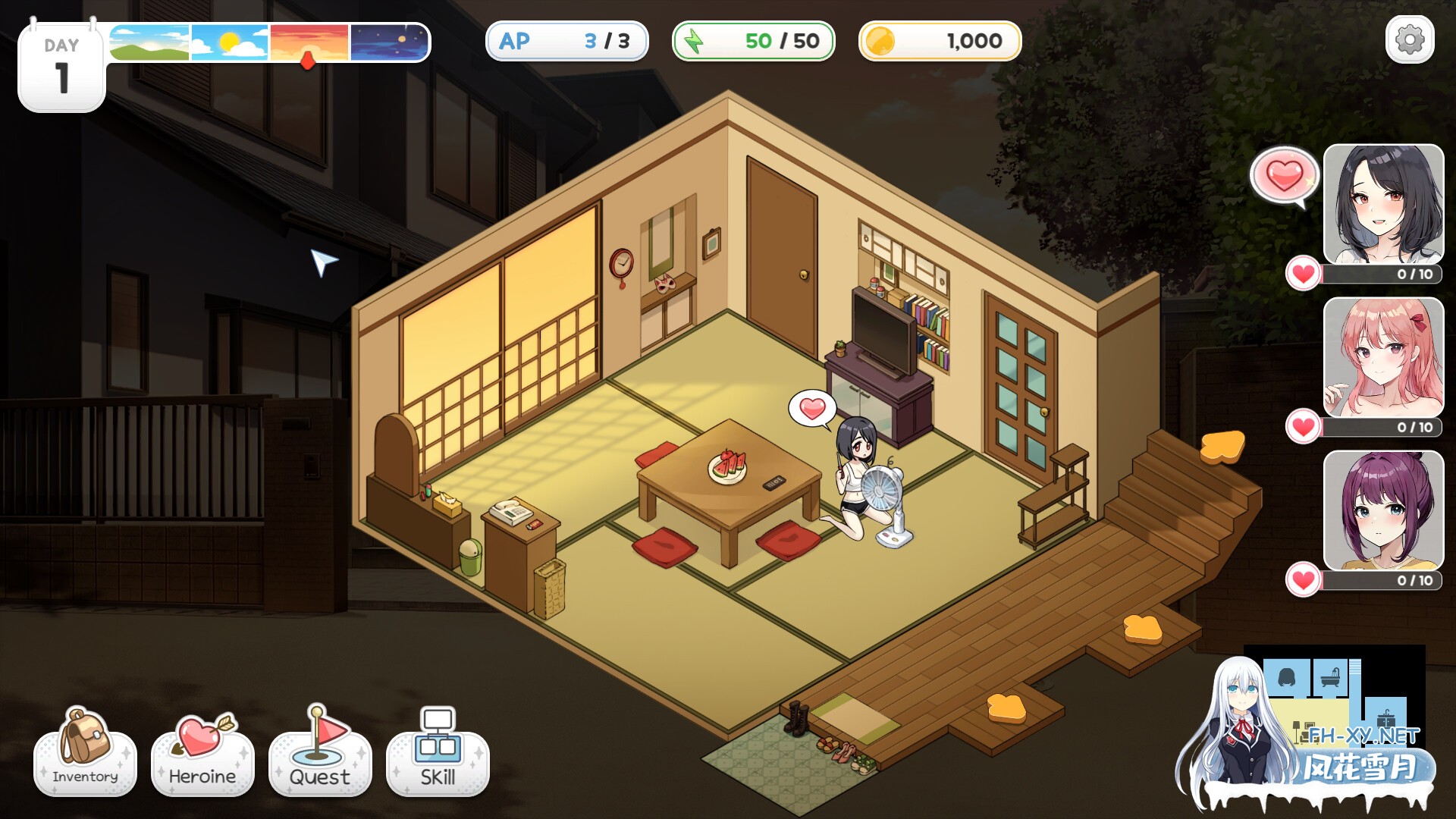Image resolution: width=1456 pixels, height=819 pixels.
Task: Open settings with the gear icon
Action: (x=1409, y=39)
